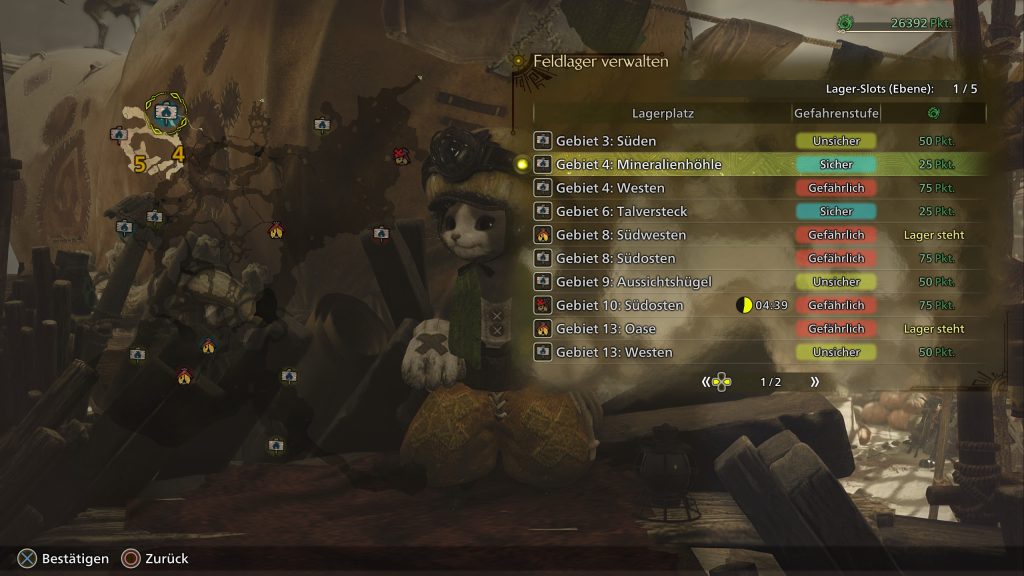
Task: Click the highlighted camp marker on the map
Action: [166, 113]
